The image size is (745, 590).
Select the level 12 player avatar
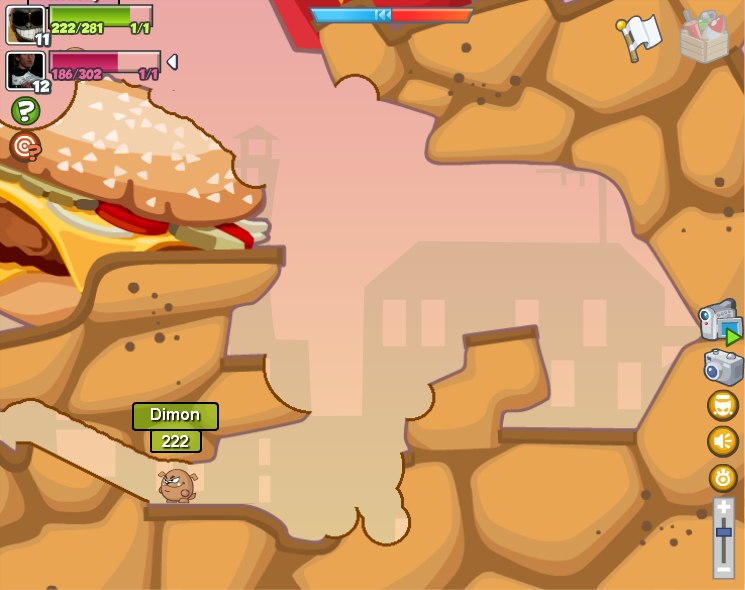[x=24, y=70]
